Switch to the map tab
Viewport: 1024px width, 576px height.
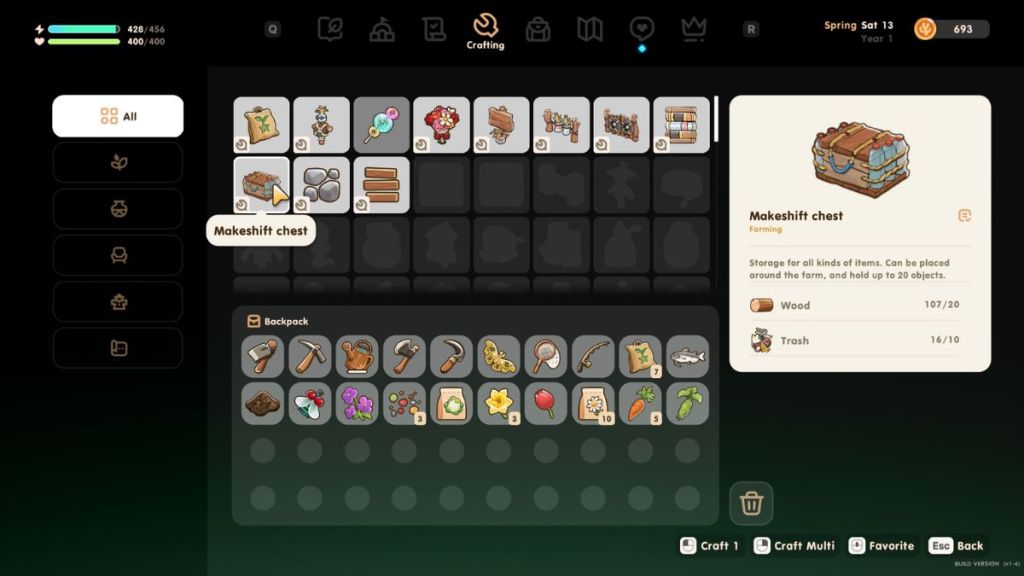click(x=590, y=29)
